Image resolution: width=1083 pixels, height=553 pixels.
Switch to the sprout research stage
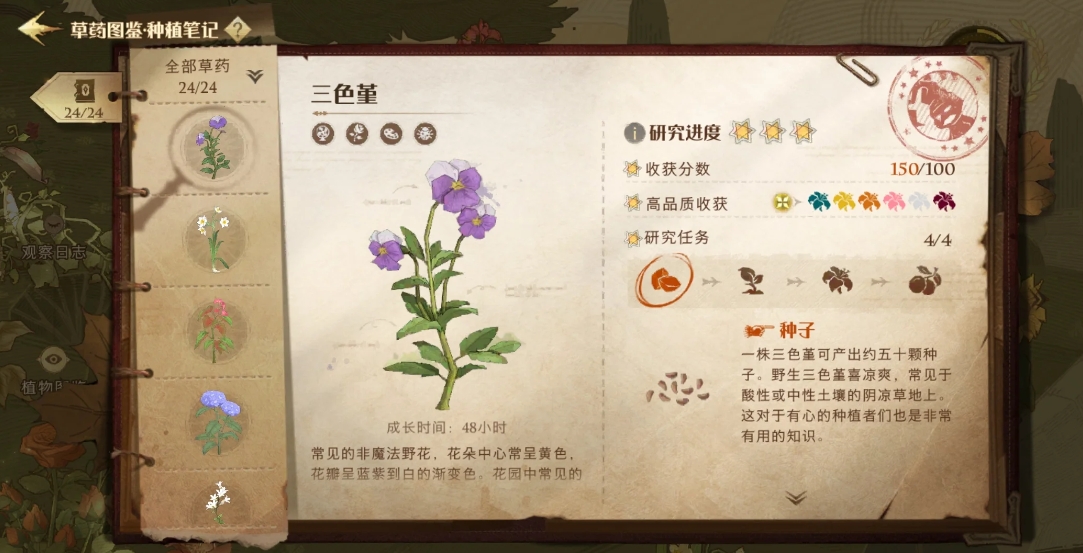(x=751, y=281)
